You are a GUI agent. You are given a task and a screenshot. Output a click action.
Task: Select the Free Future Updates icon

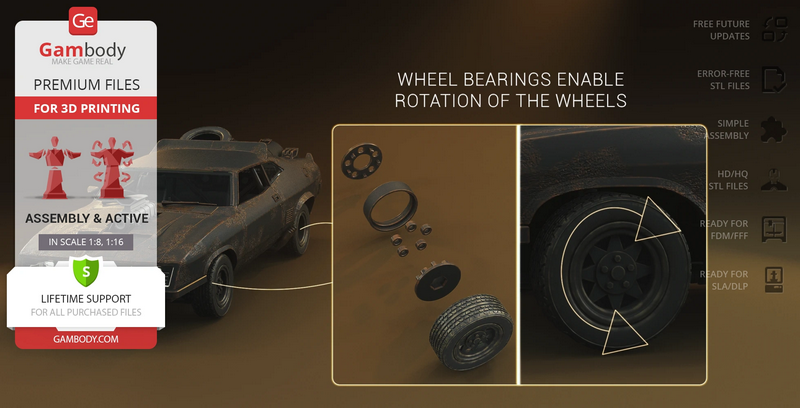click(775, 29)
